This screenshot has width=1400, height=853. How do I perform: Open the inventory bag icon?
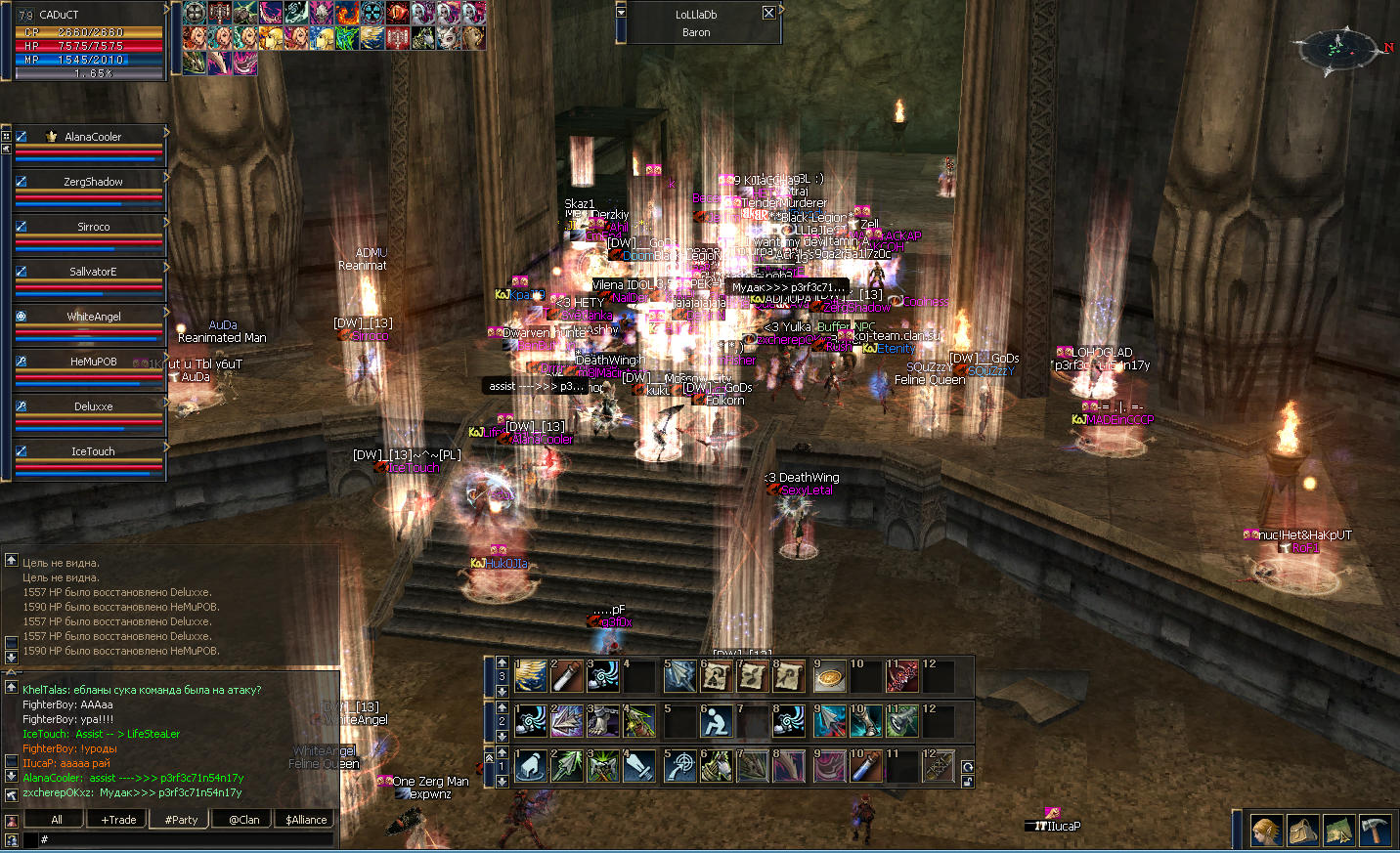point(1302,831)
